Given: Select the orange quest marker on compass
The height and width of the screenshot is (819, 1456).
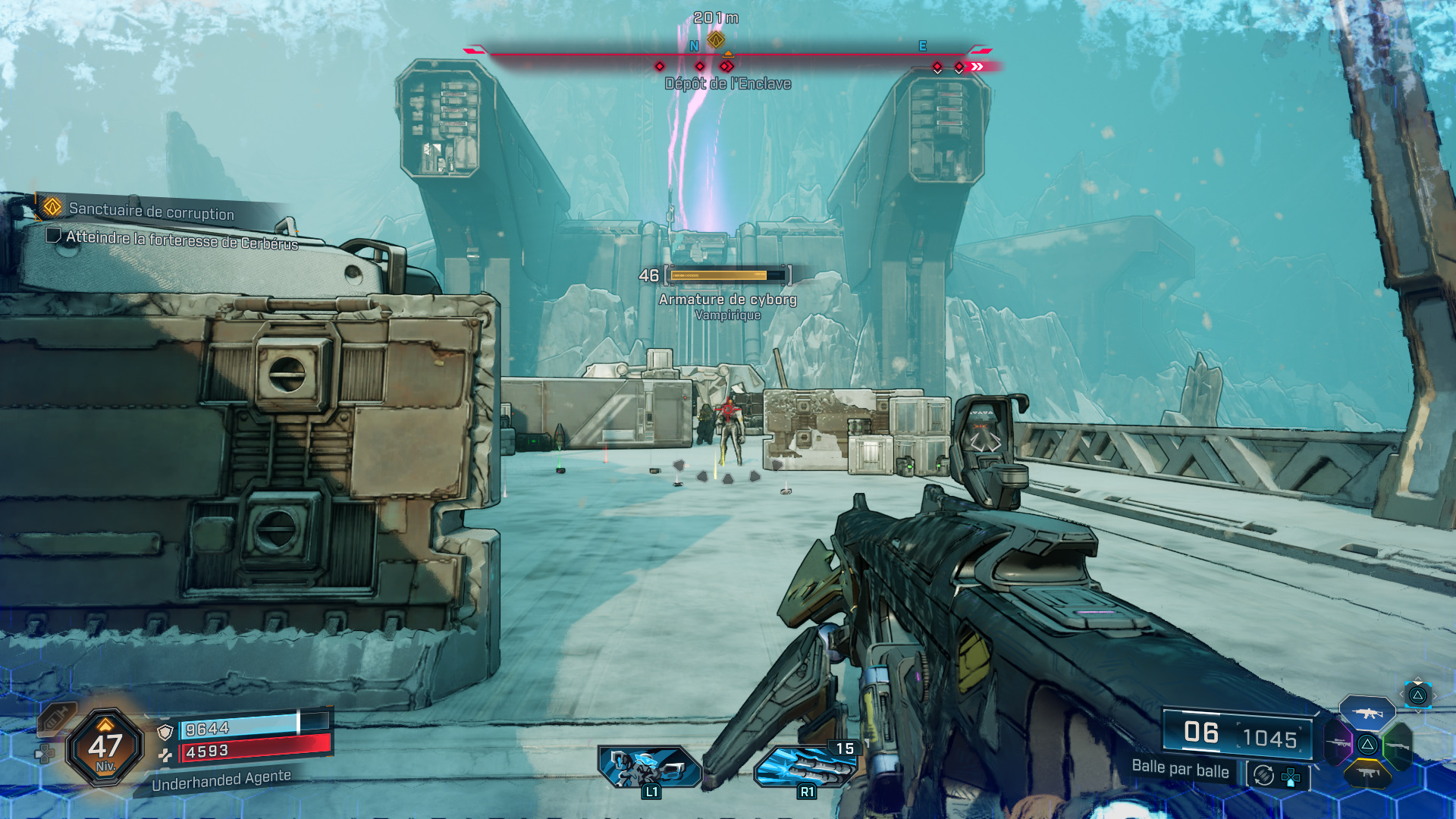Looking at the screenshot, I should [716, 39].
